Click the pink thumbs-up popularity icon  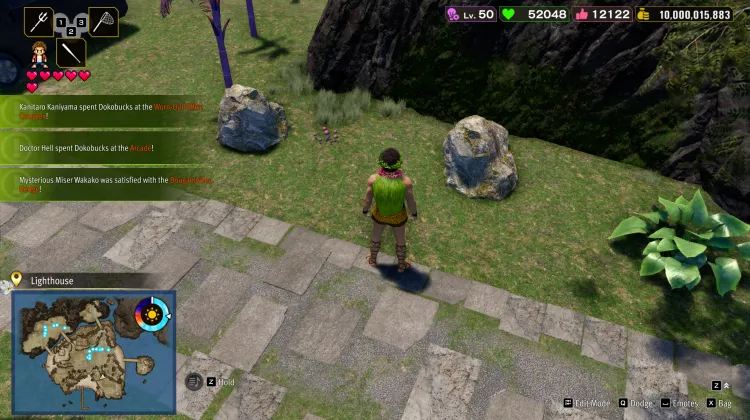578,14
